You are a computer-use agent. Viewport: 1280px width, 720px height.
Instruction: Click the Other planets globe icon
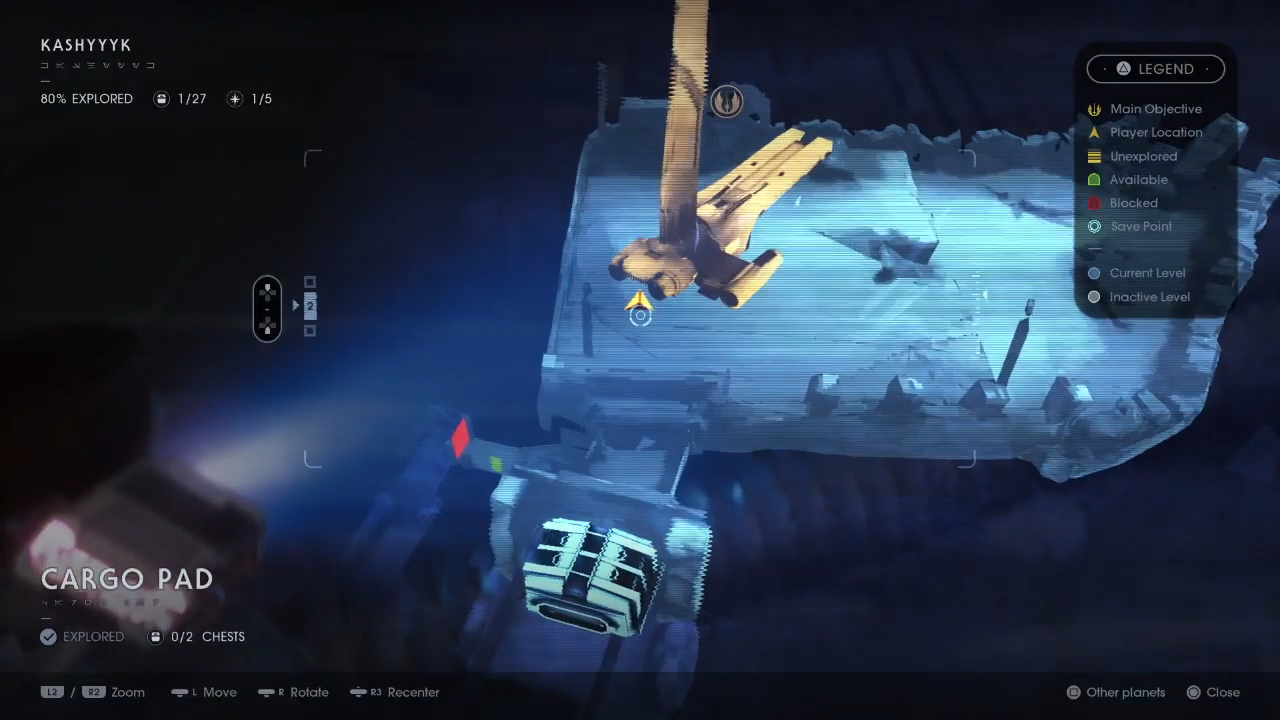pyautogui.click(x=1073, y=692)
